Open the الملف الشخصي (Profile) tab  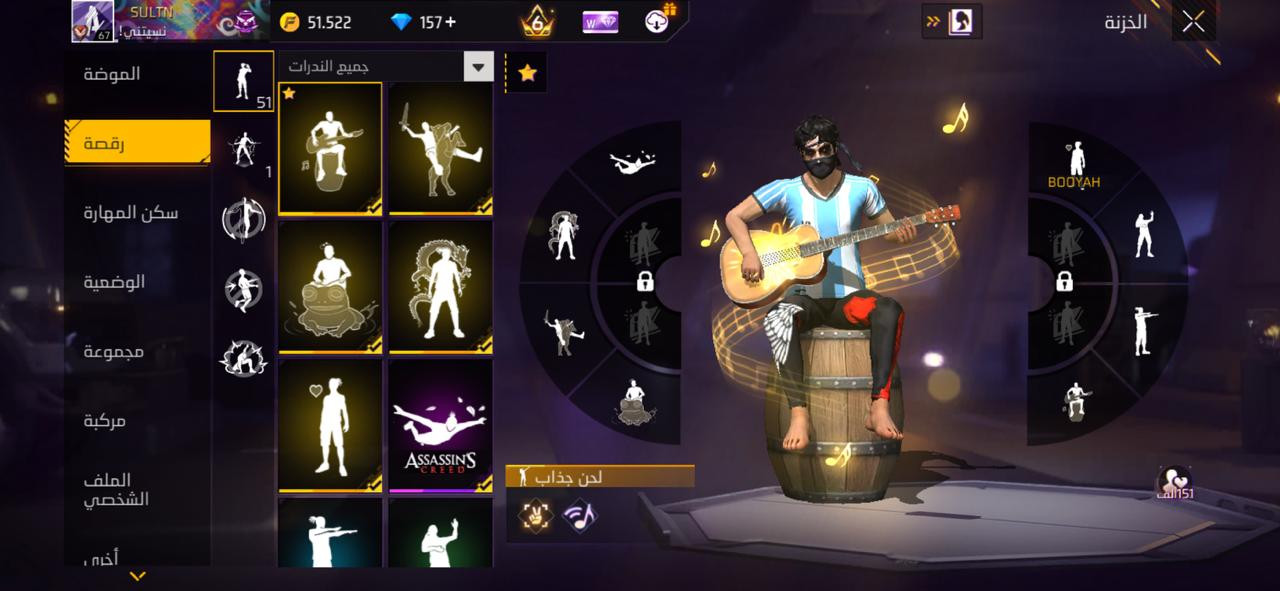(x=116, y=489)
